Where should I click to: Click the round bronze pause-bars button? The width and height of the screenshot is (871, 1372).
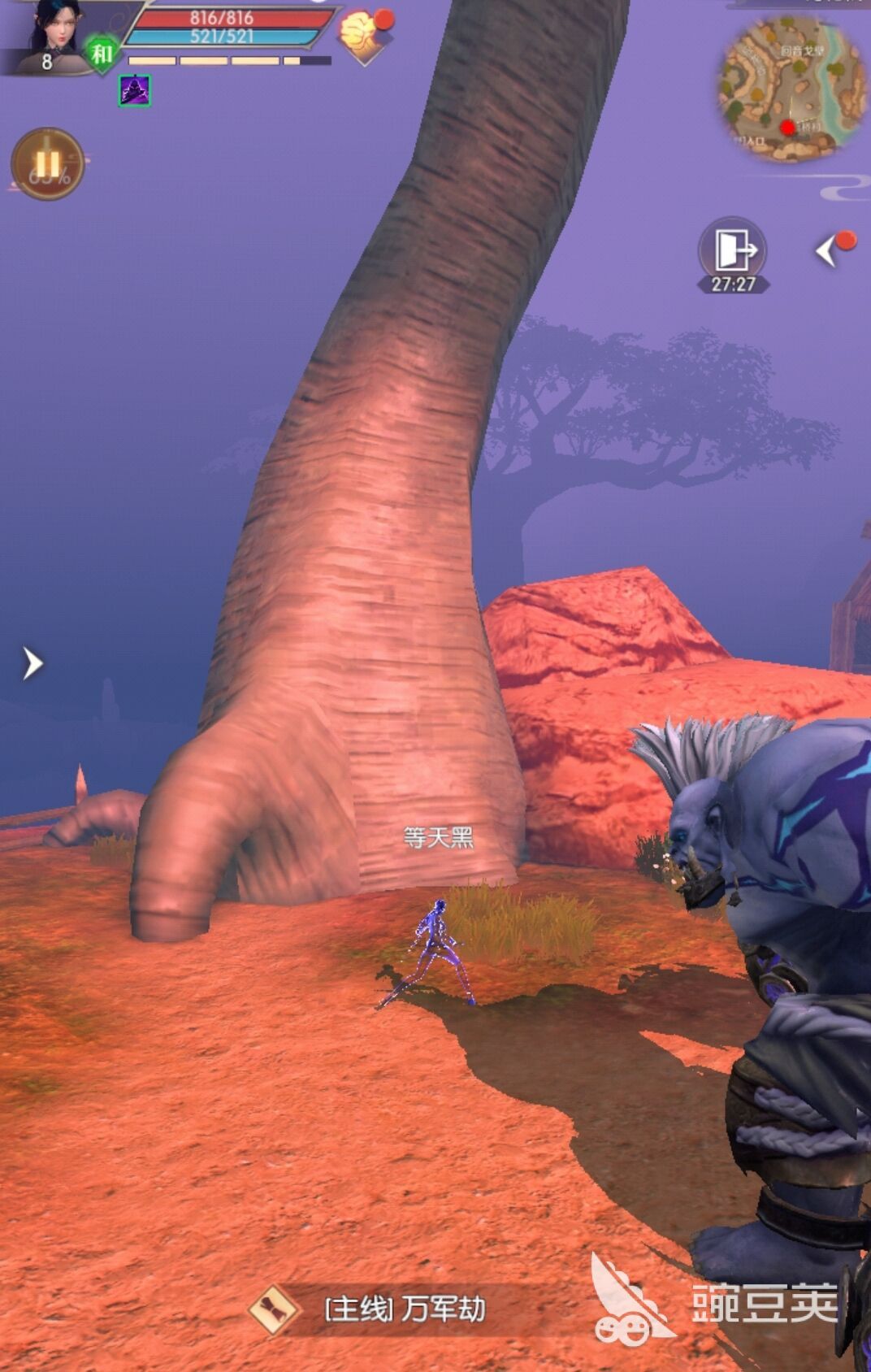(47, 164)
